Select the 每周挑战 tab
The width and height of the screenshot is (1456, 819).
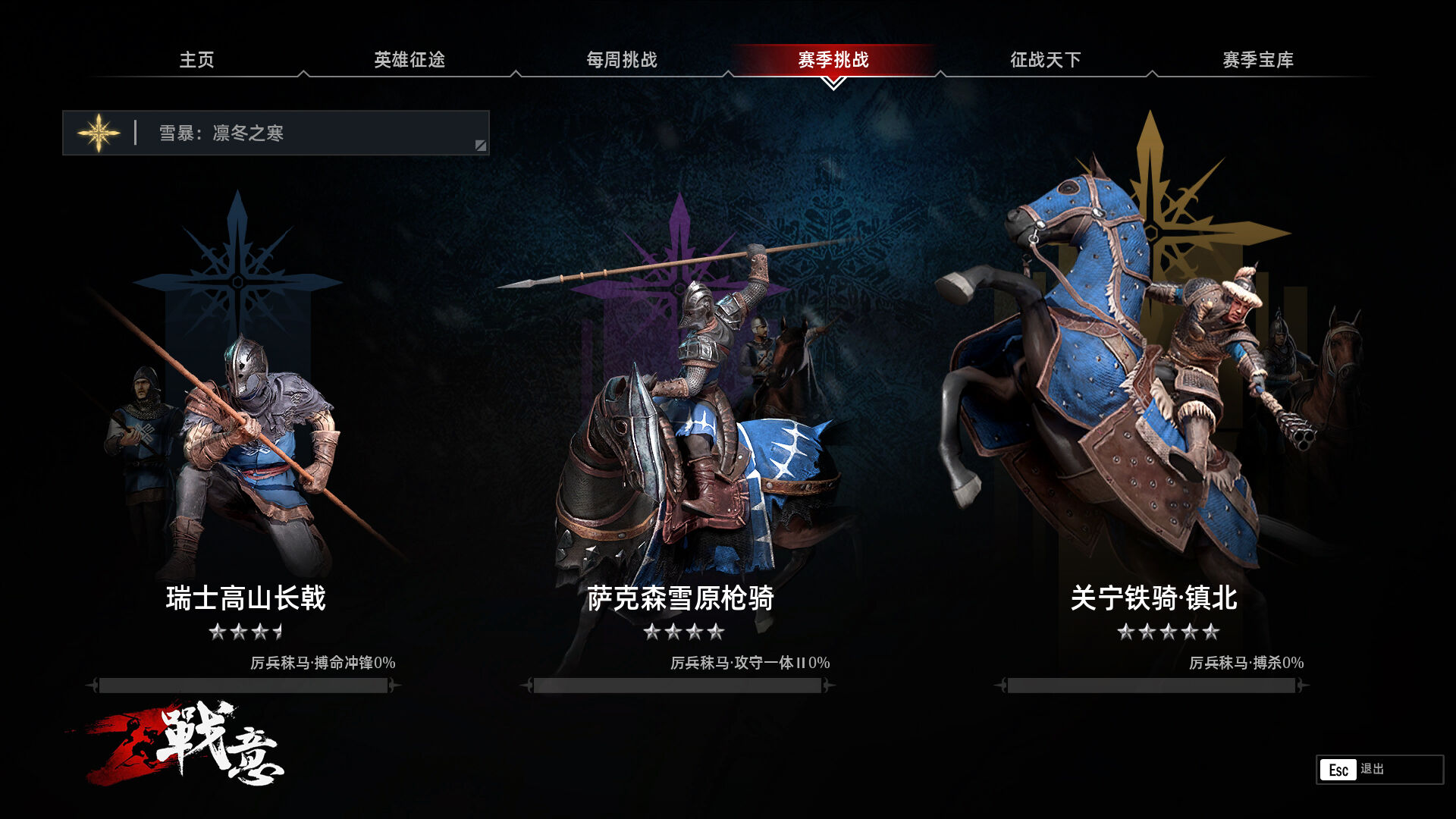point(622,60)
